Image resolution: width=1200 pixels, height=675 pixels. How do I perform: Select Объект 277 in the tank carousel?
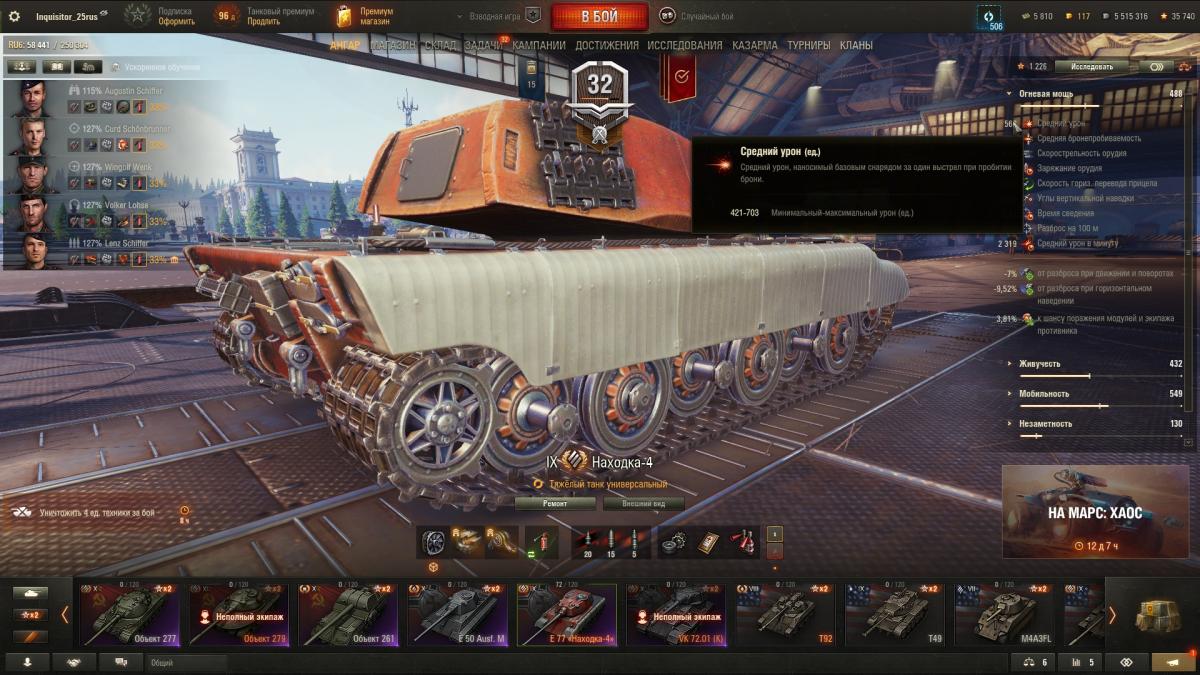pos(127,614)
